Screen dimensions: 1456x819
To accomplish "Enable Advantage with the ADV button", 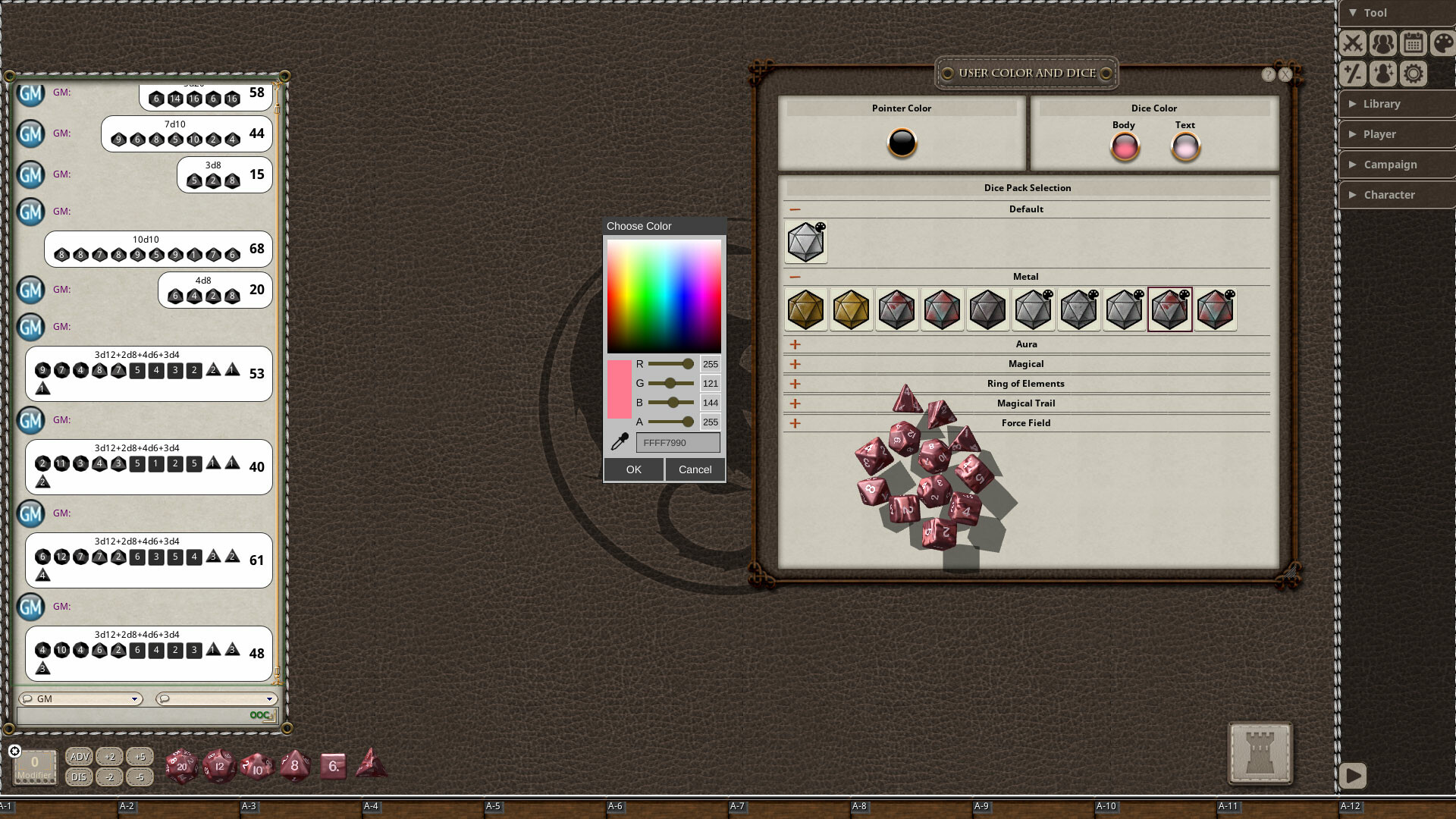I will (x=79, y=756).
